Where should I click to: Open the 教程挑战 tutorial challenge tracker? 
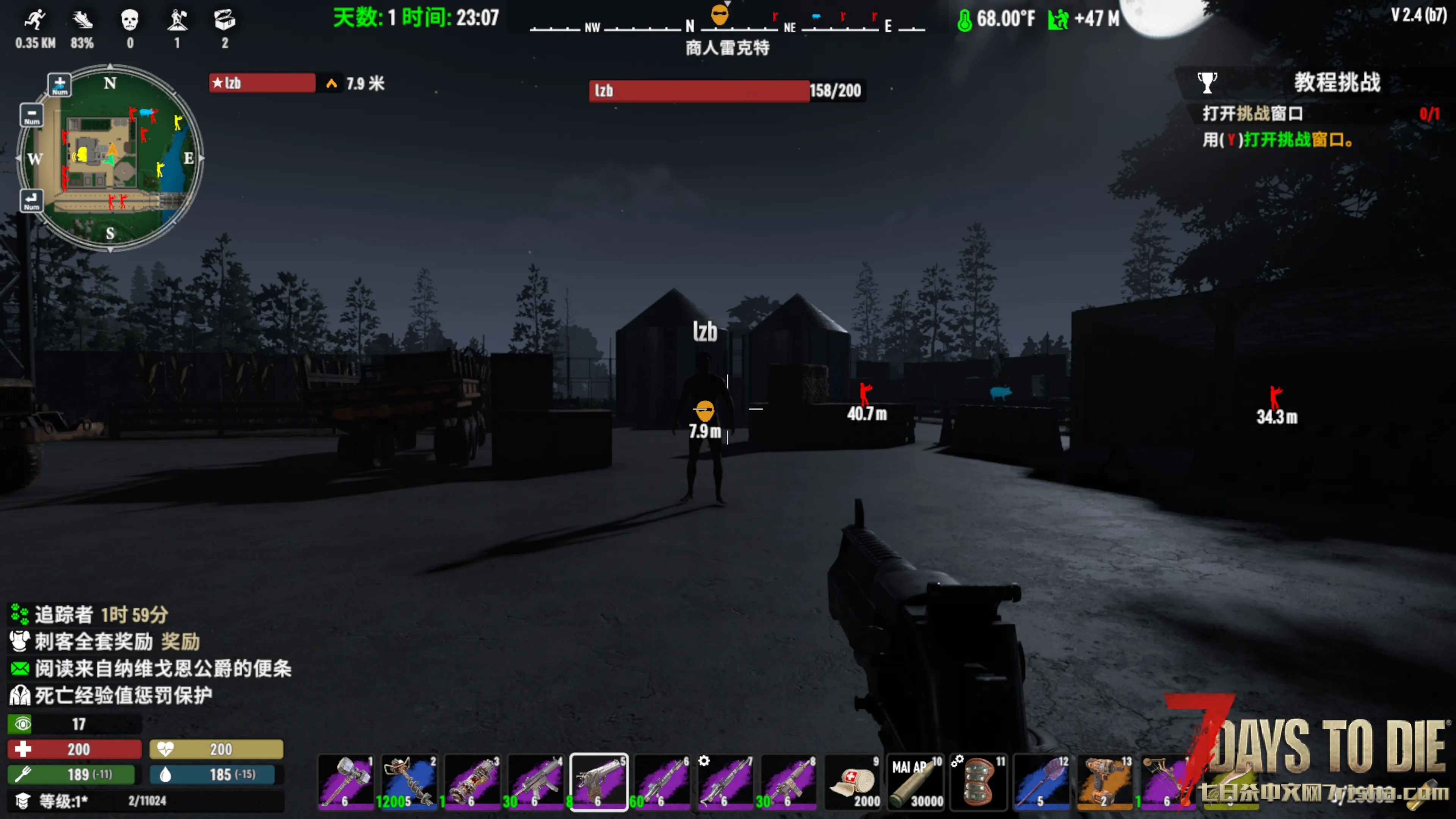click(1337, 83)
